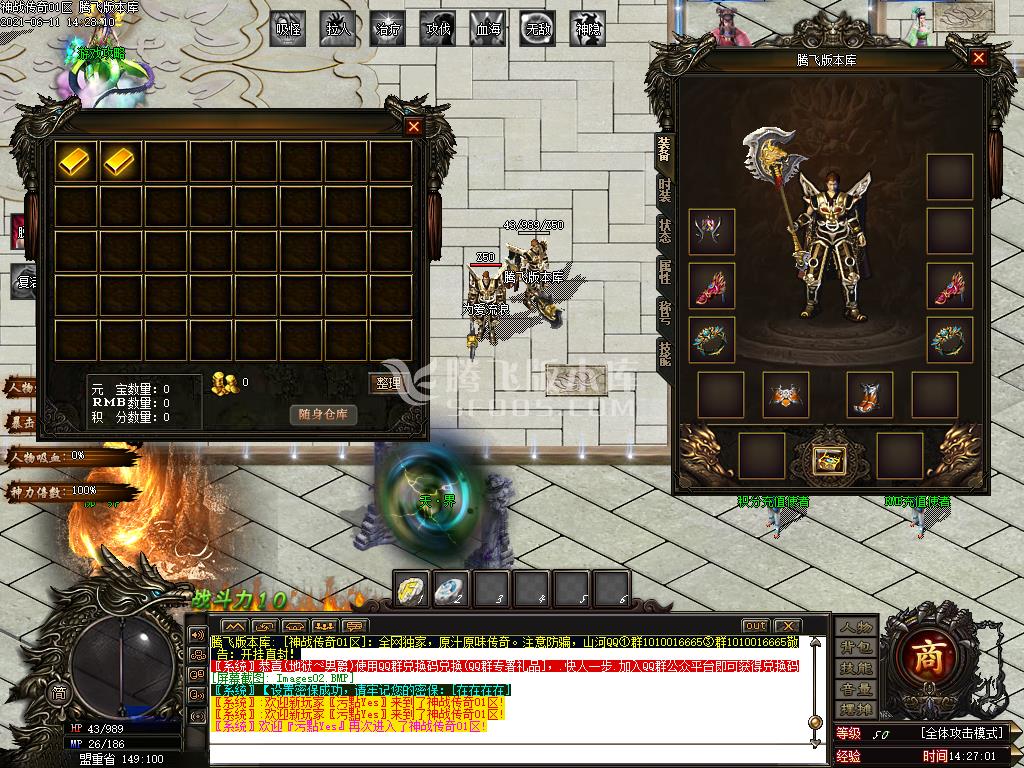Trigger the 无敌 invincibility skill
Image resolution: width=1024 pixels, height=768 pixels.
[x=538, y=29]
